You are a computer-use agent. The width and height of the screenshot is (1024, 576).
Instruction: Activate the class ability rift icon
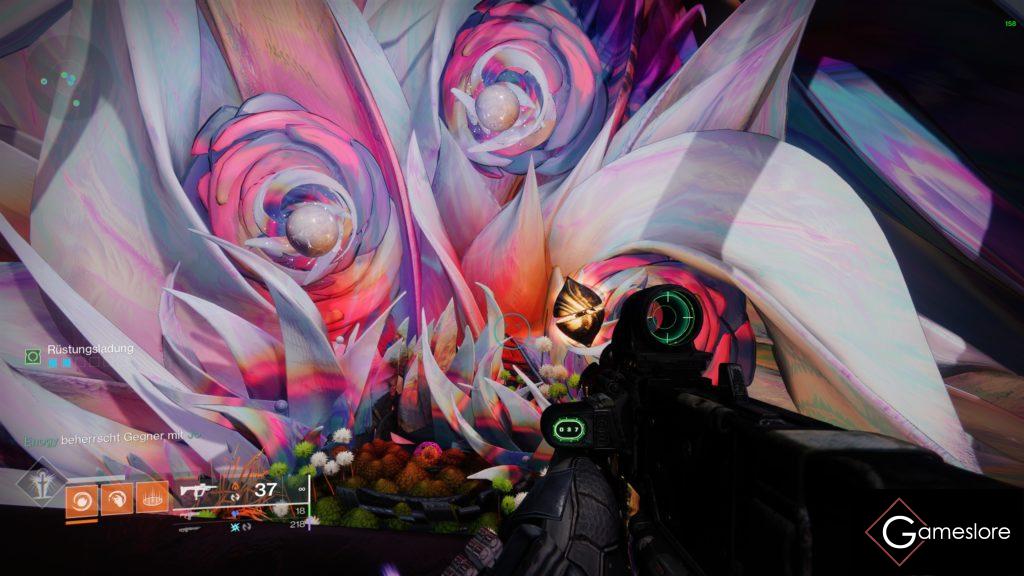[x=152, y=497]
